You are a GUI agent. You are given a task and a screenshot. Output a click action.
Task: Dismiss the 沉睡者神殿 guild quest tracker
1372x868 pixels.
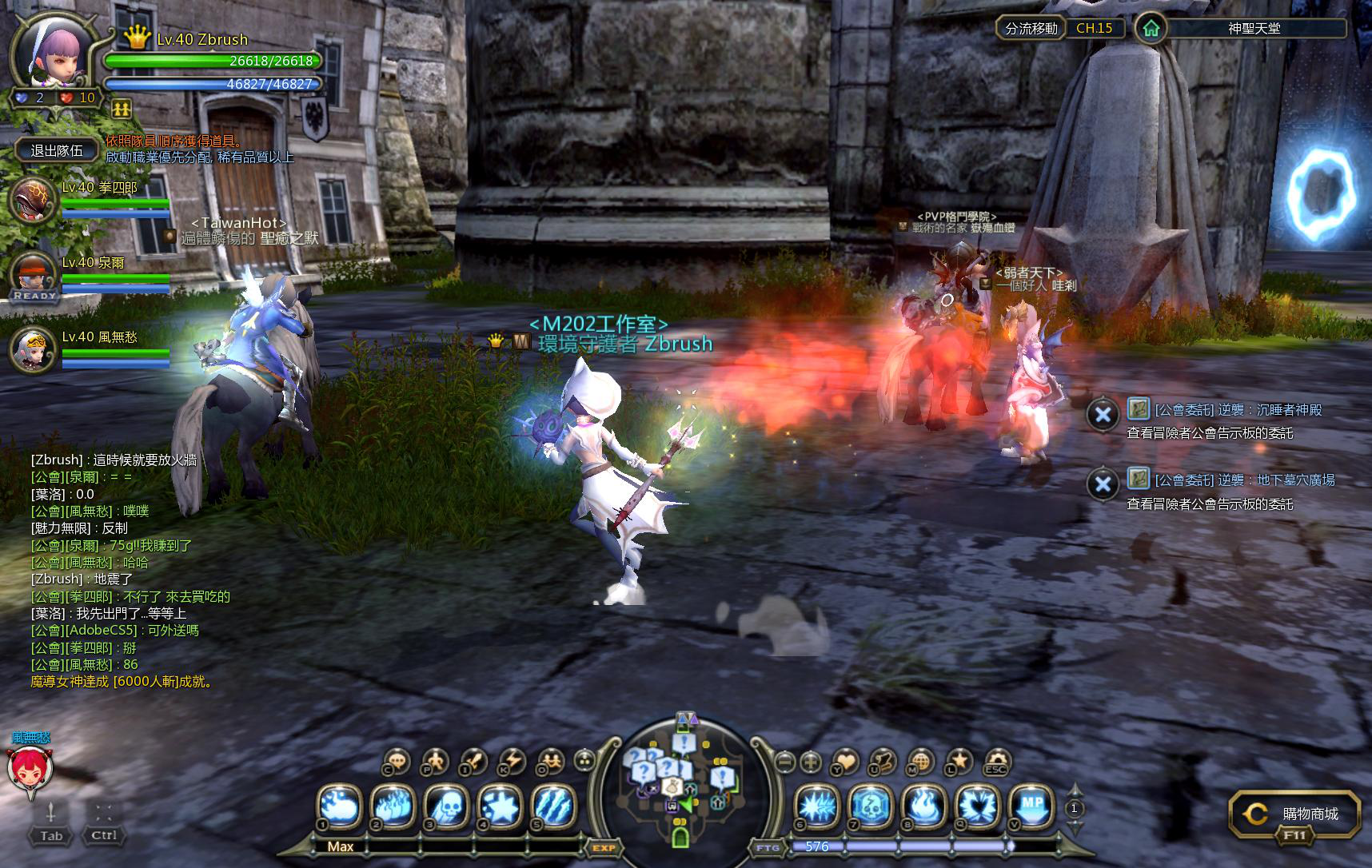1103,415
